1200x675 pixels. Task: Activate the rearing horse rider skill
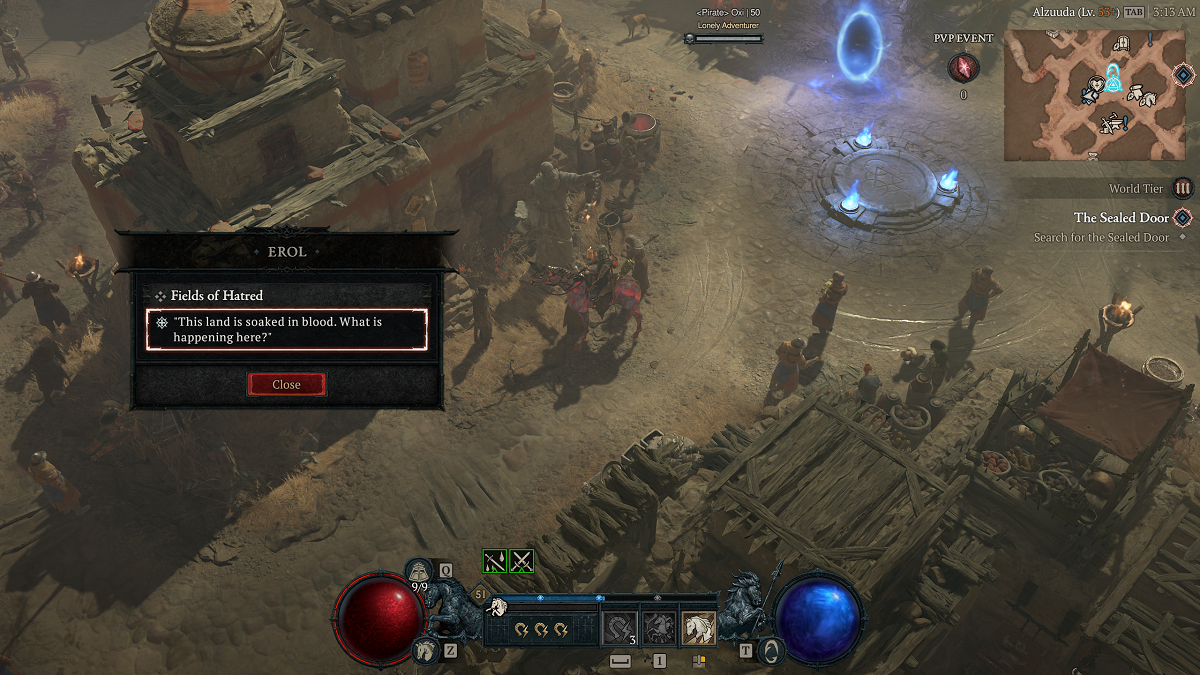[x=659, y=629]
